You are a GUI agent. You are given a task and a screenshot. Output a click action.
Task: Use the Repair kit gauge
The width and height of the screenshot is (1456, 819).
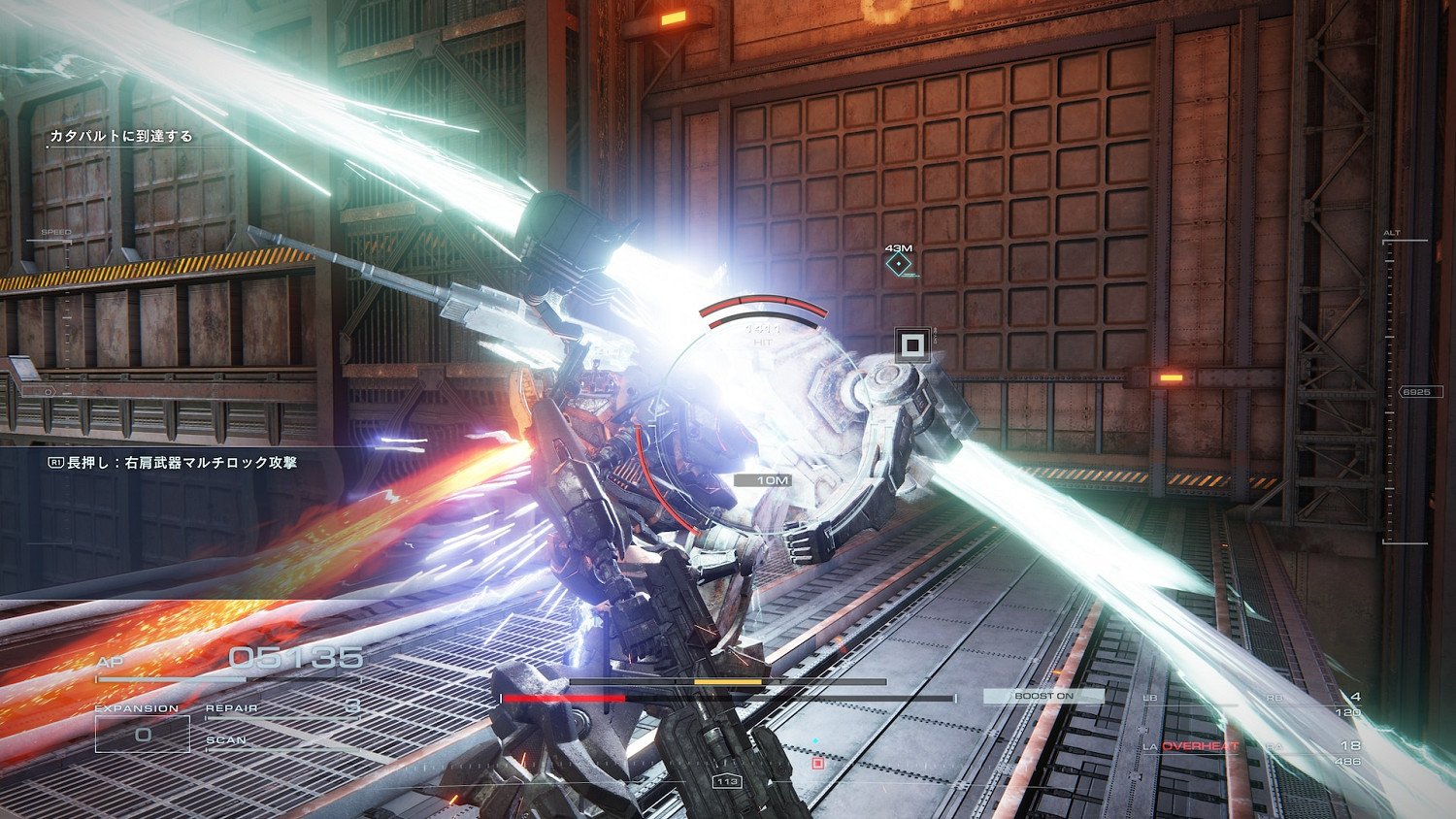click(283, 709)
